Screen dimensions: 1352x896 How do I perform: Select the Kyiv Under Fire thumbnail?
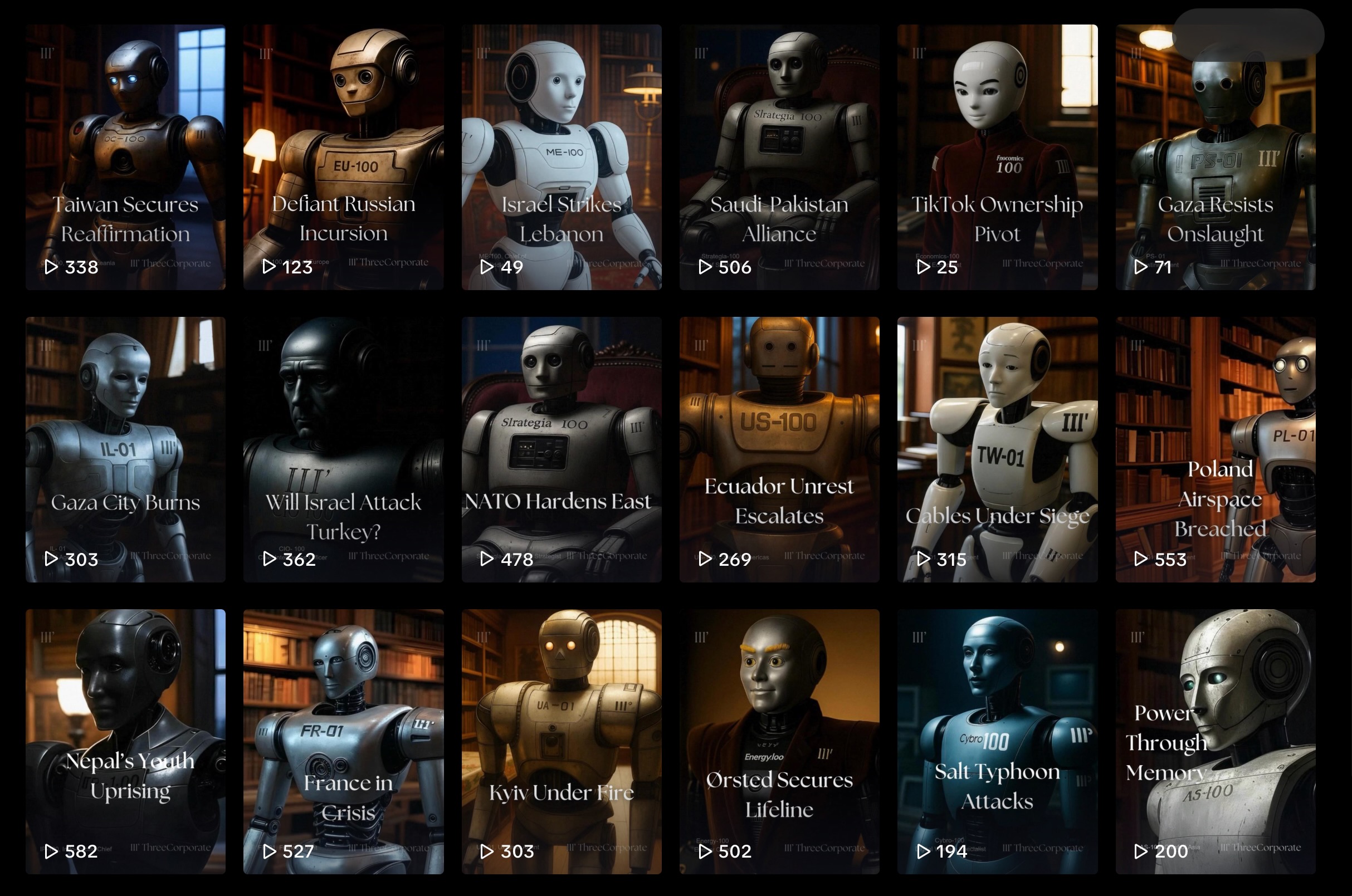point(562,741)
